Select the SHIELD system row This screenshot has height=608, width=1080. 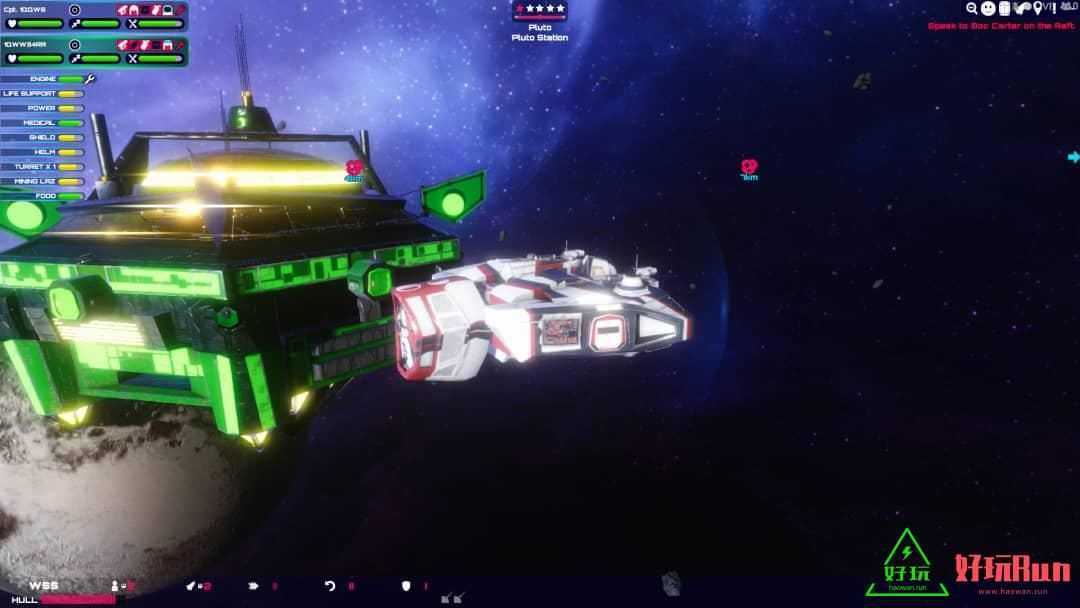pos(43,137)
